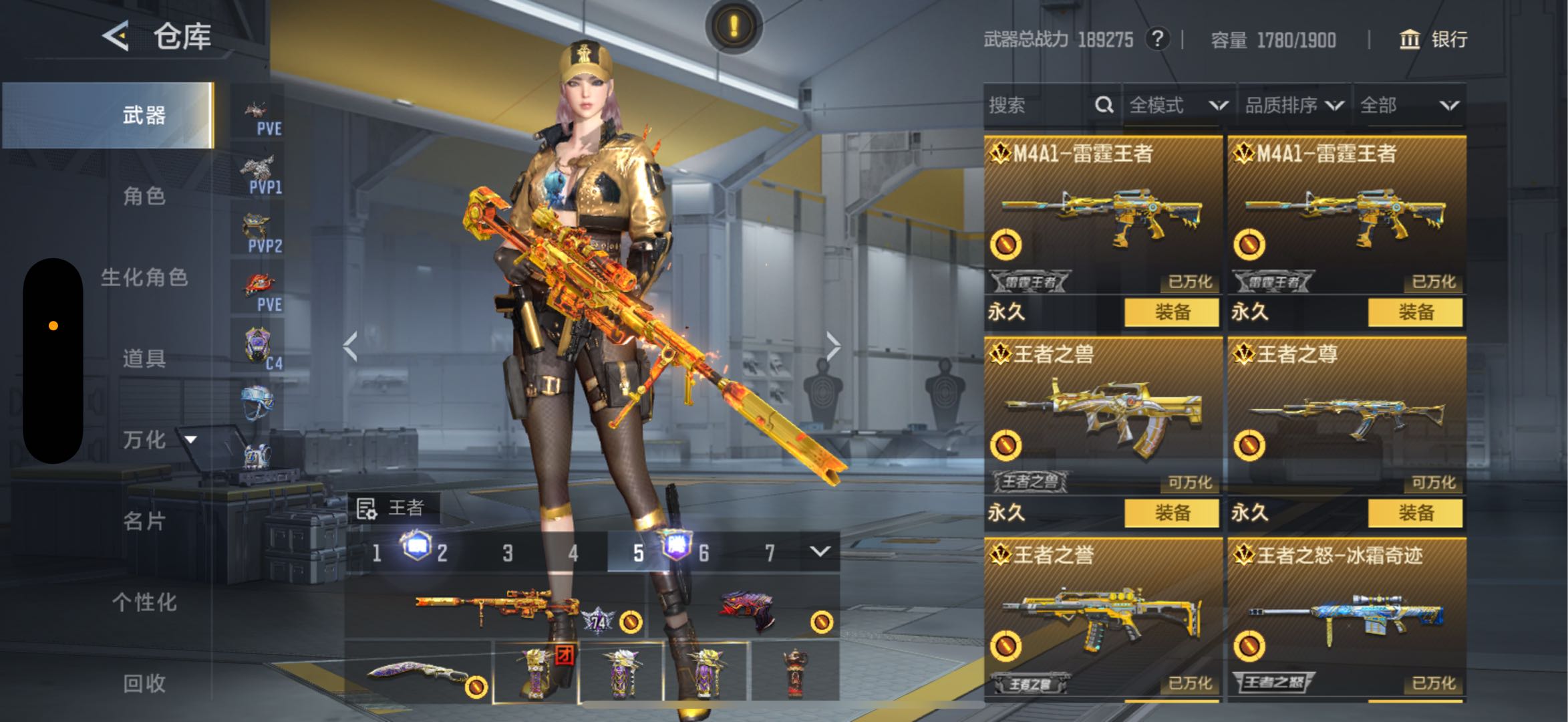This screenshot has width=1568, height=722.
Task: Show the 道具 items category
Action: coord(144,359)
